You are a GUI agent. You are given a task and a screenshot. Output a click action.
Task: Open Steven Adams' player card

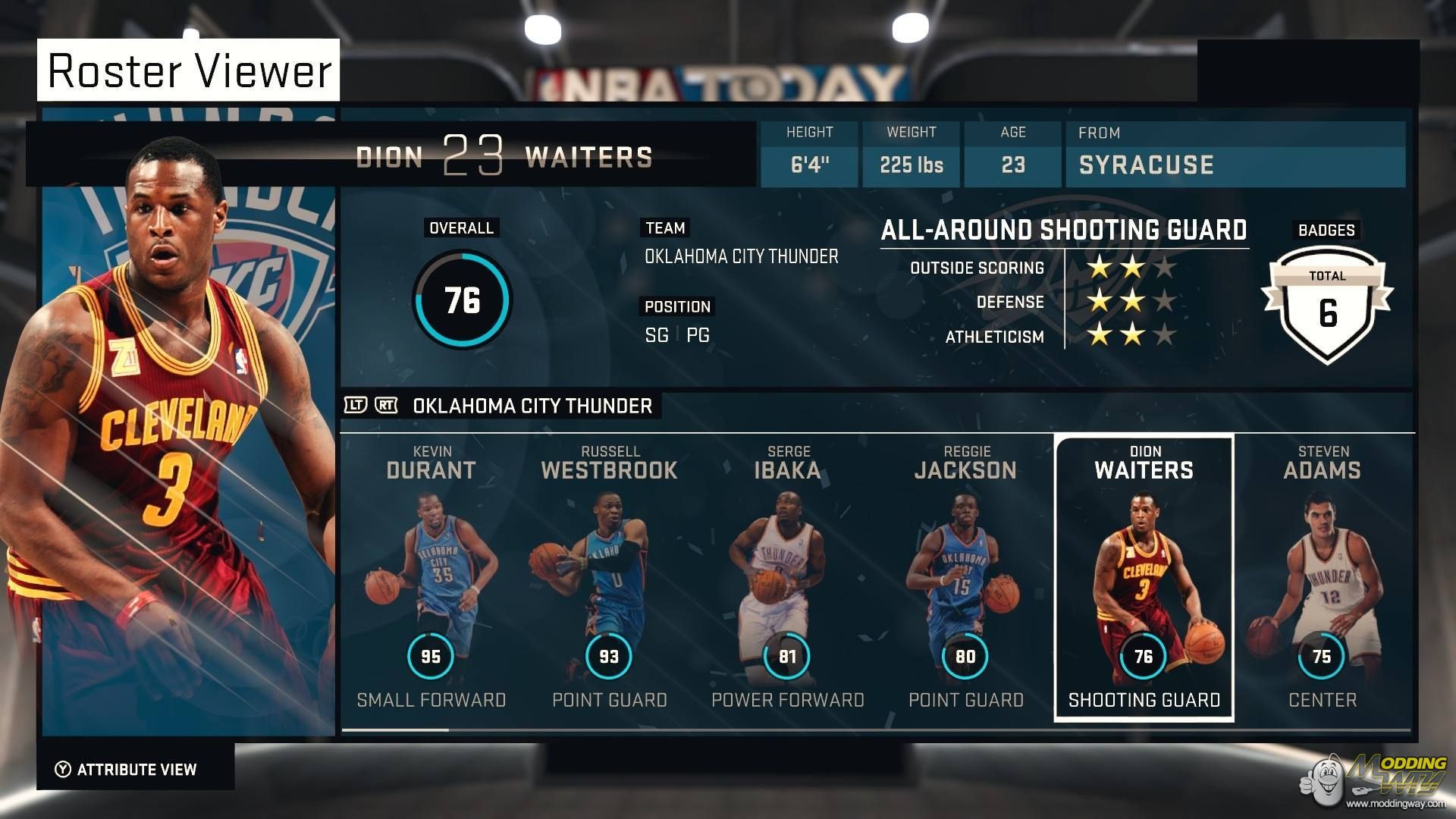(1322, 578)
